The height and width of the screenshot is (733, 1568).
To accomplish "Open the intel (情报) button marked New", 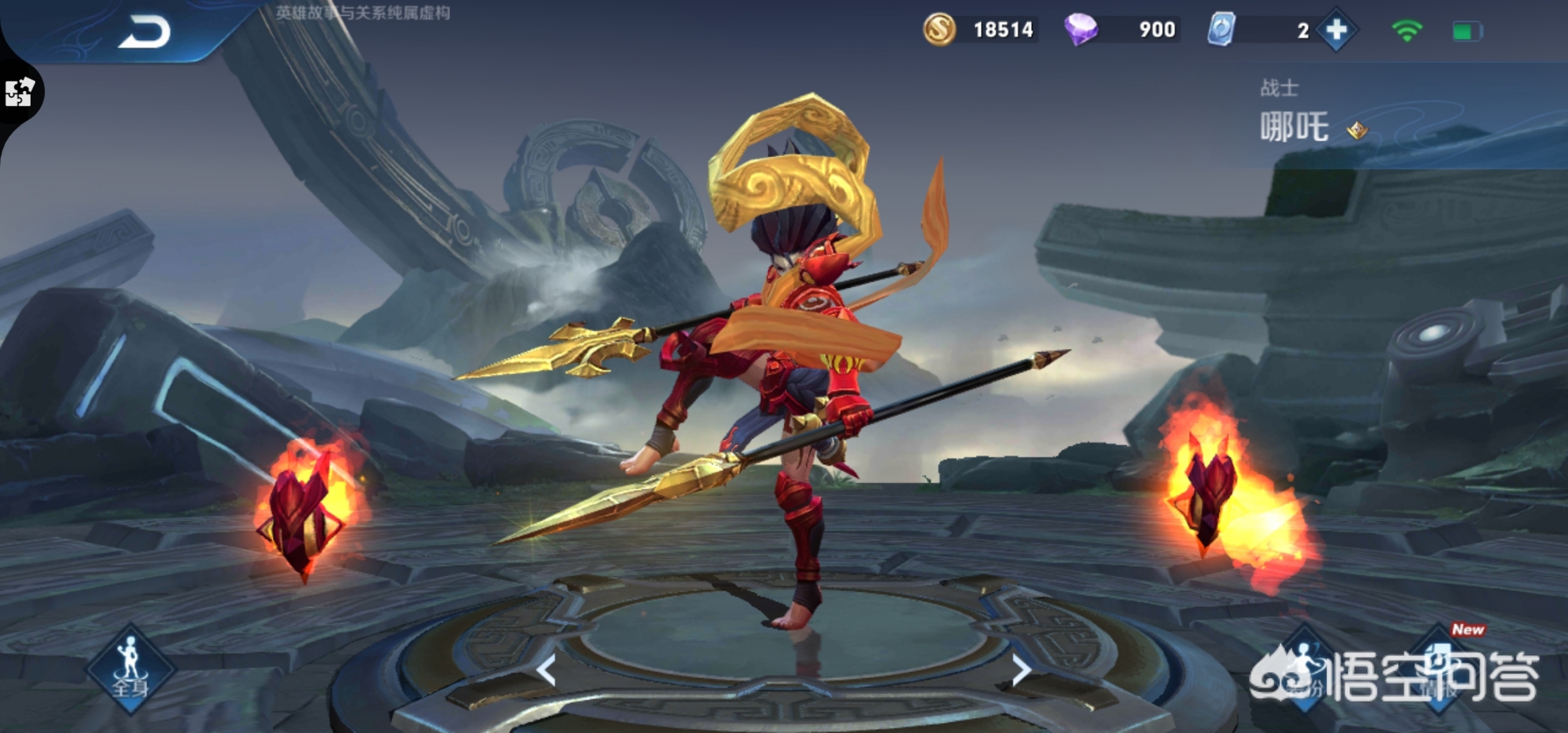I will (1440, 669).
